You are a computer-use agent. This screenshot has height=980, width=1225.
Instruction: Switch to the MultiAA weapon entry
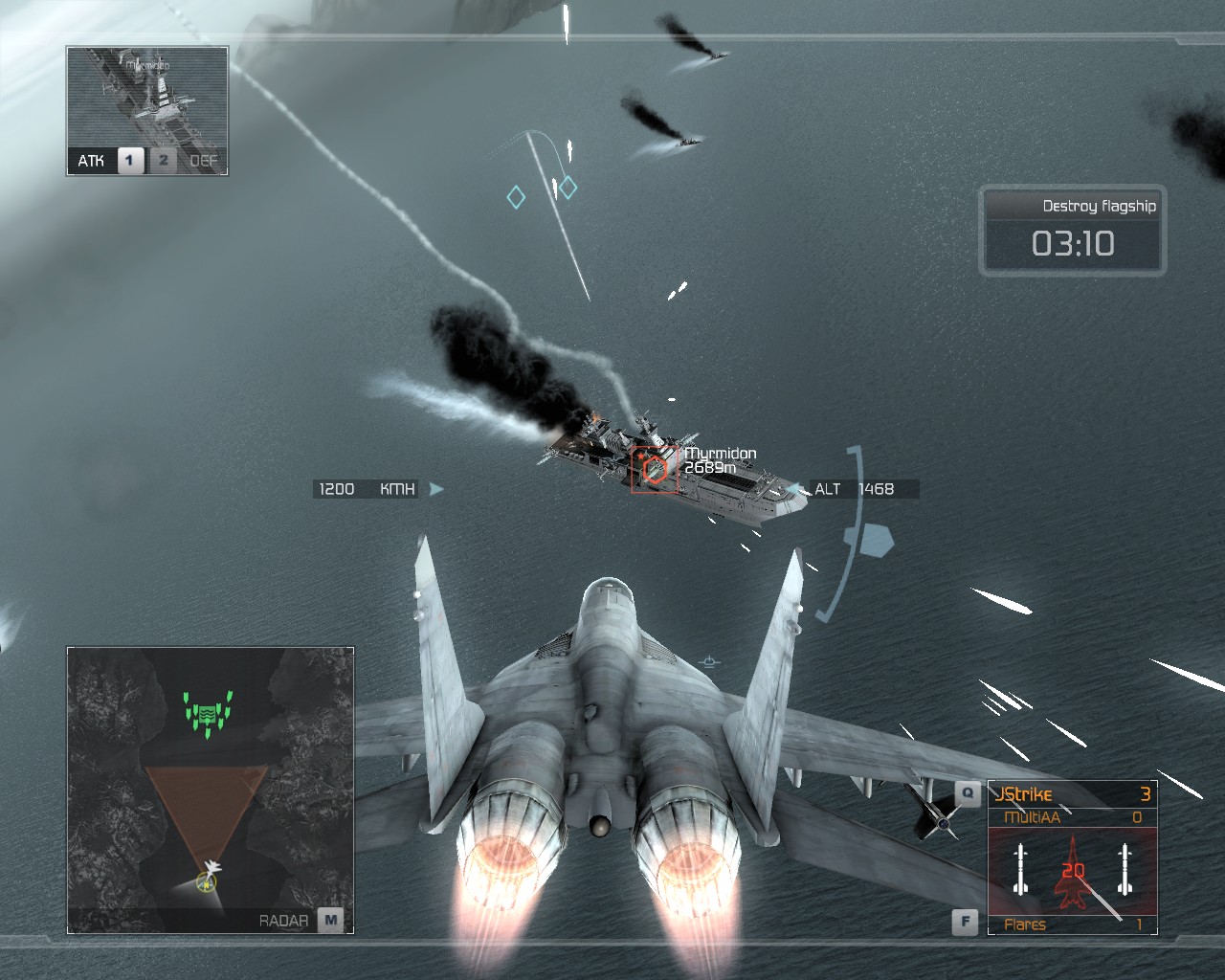[1072, 817]
